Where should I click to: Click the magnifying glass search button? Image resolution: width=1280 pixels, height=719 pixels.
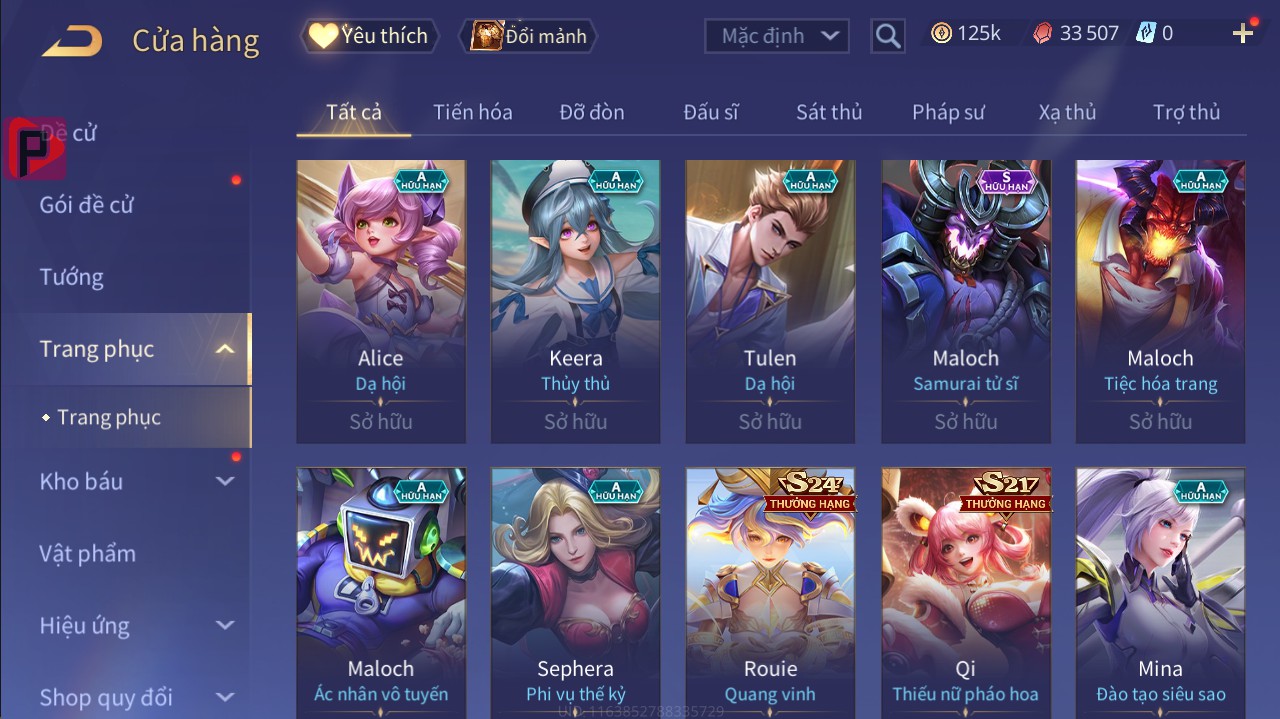pos(887,36)
